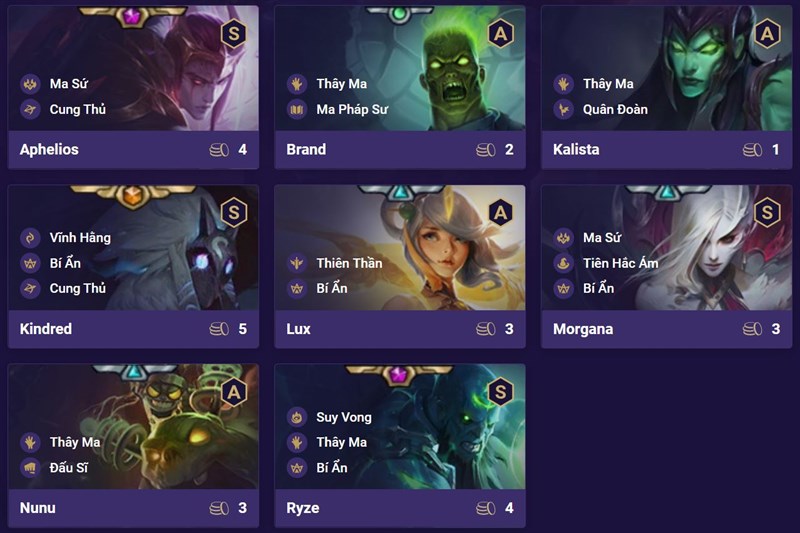This screenshot has height=533, width=800.
Task: Click Nunu's Đấu Sĩ trait
Action: (74, 467)
